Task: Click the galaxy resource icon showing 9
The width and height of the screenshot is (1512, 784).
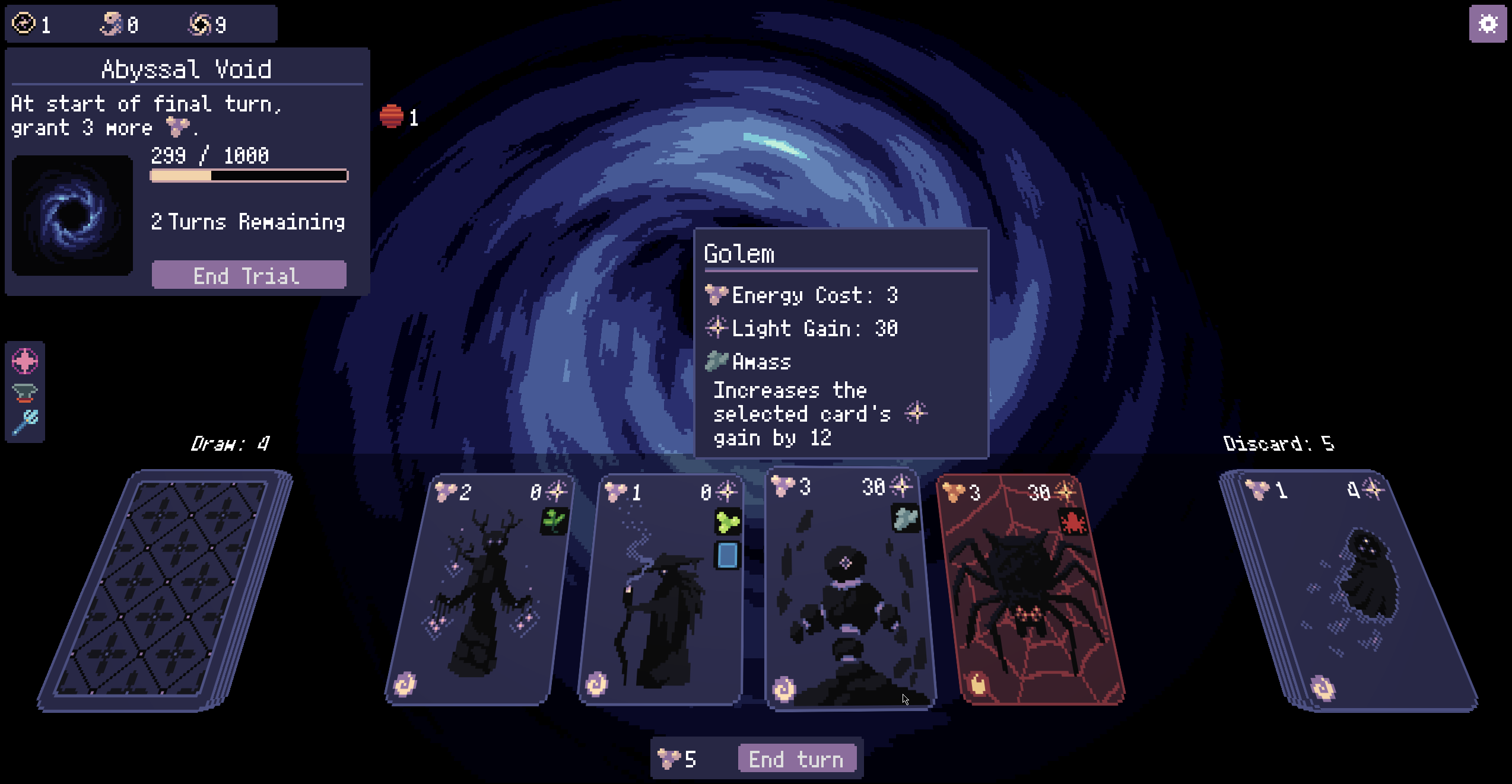Action: (x=202, y=24)
